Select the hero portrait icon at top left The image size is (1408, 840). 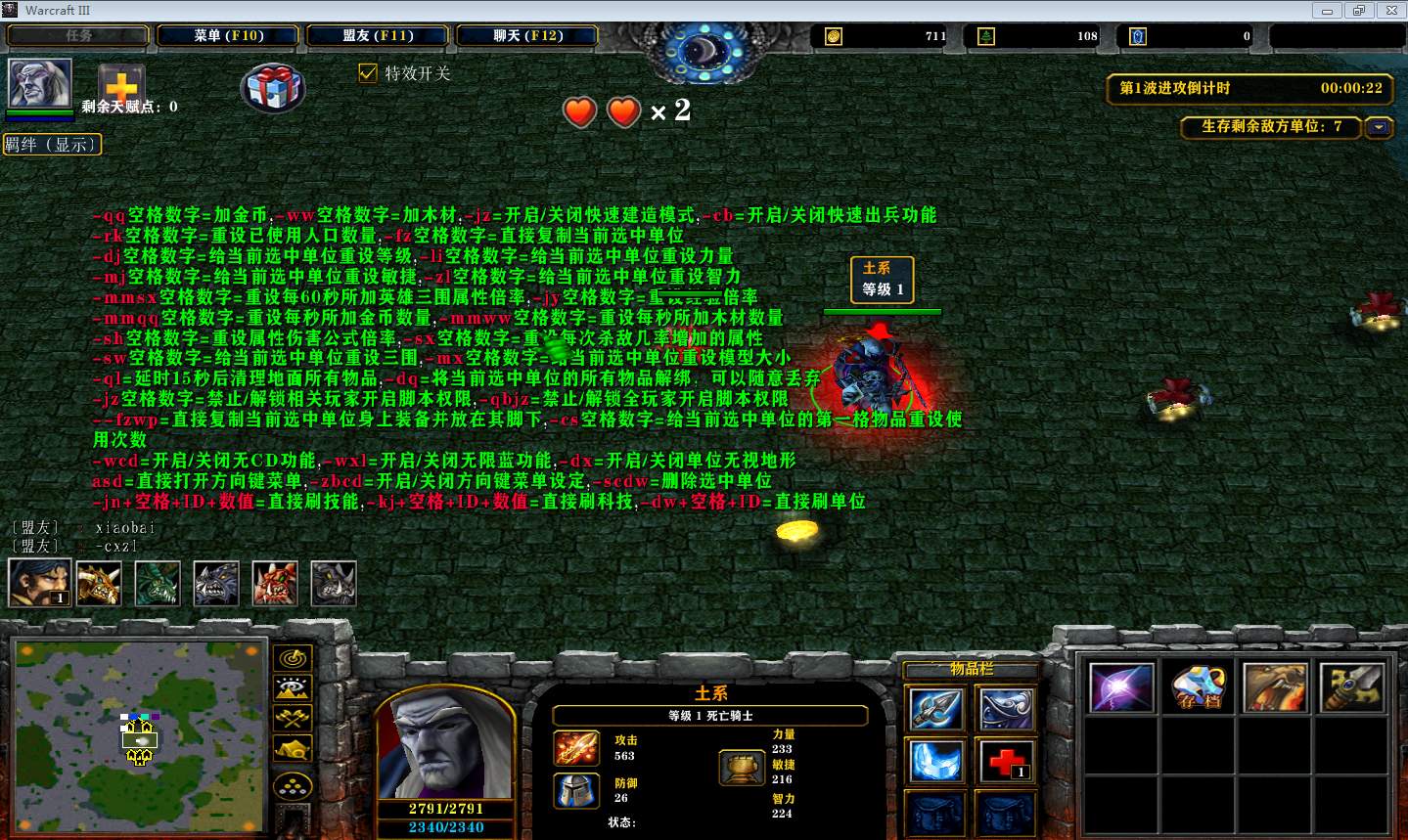(x=40, y=83)
